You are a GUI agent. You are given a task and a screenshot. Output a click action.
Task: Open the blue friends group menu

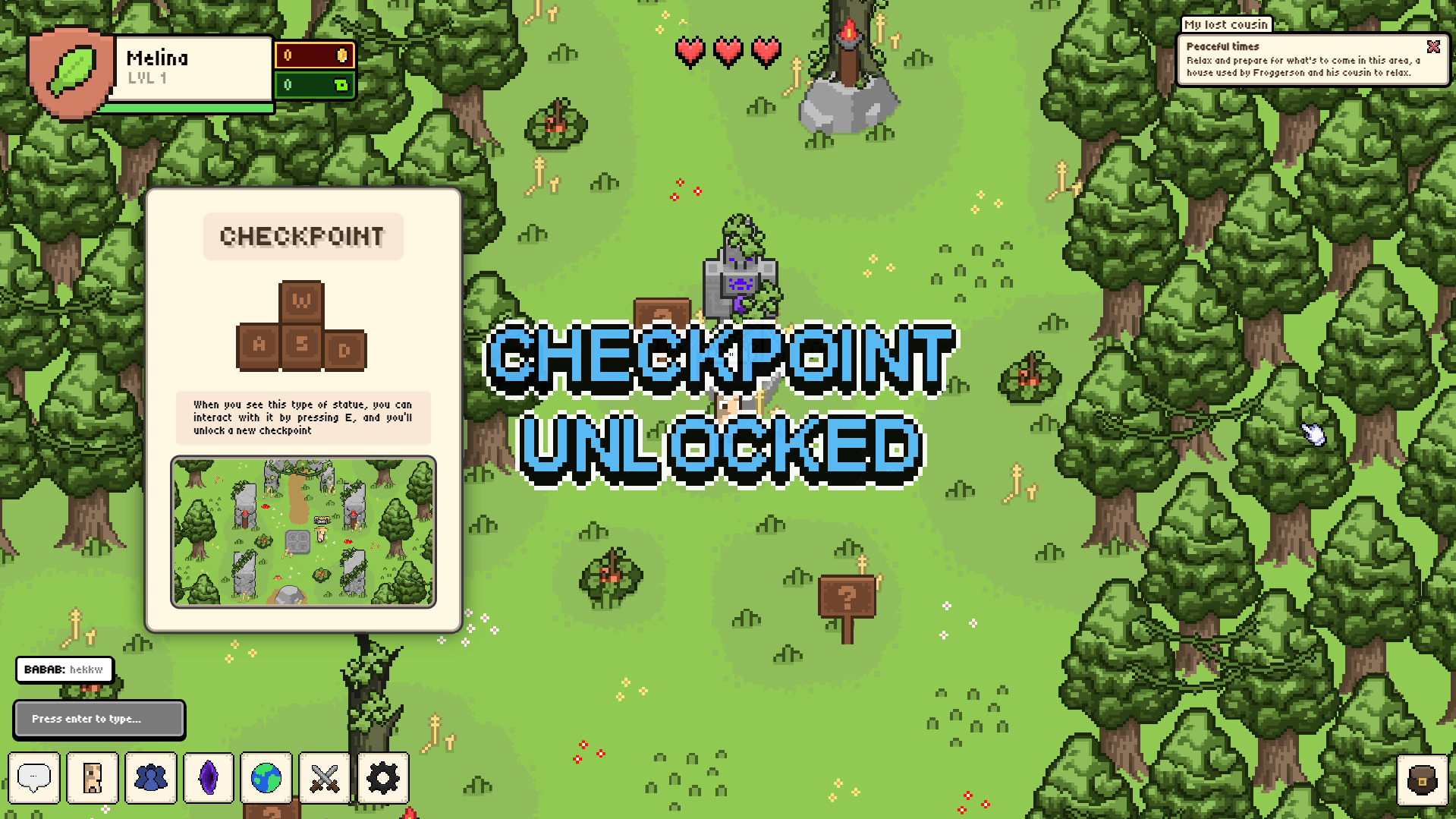(x=151, y=778)
